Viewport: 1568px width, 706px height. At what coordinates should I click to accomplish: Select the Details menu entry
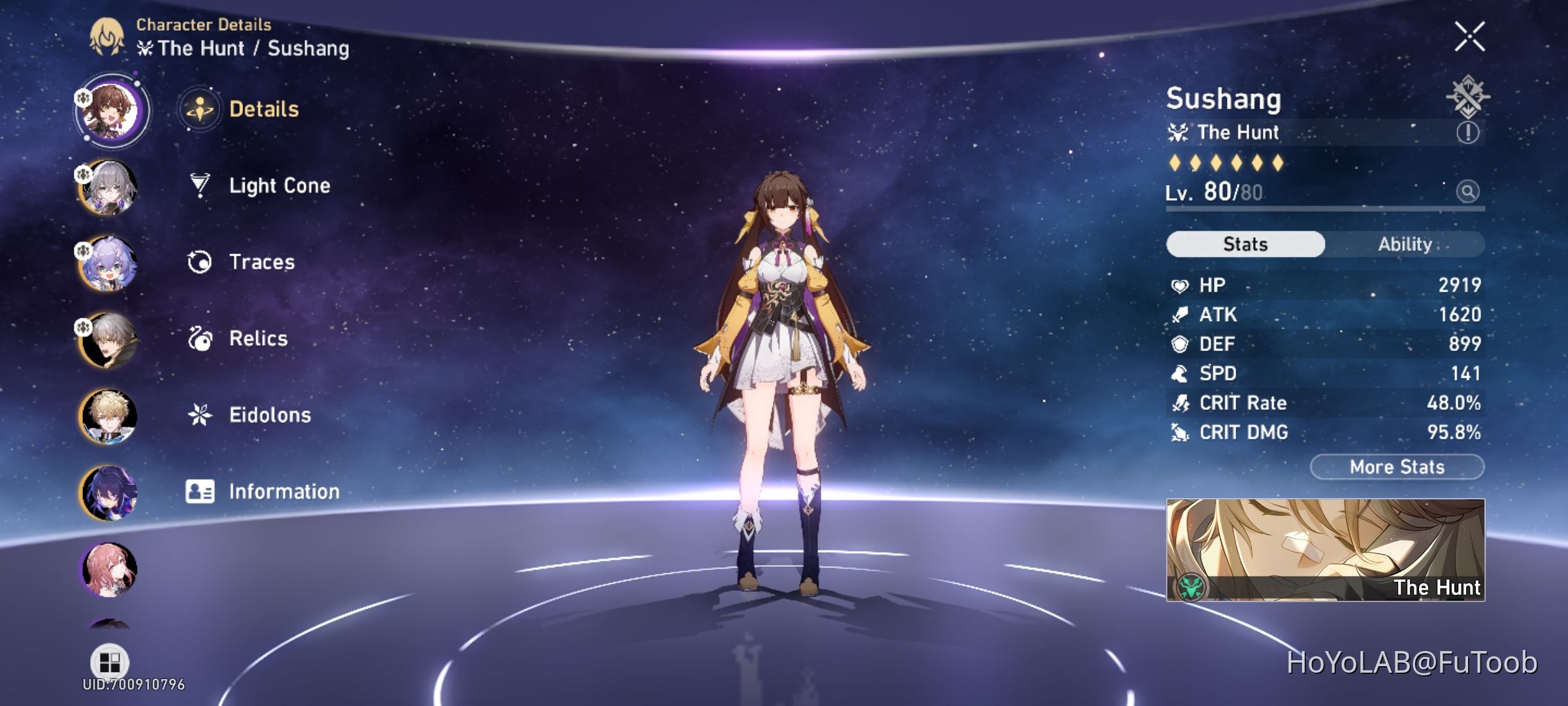[x=264, y=109]
